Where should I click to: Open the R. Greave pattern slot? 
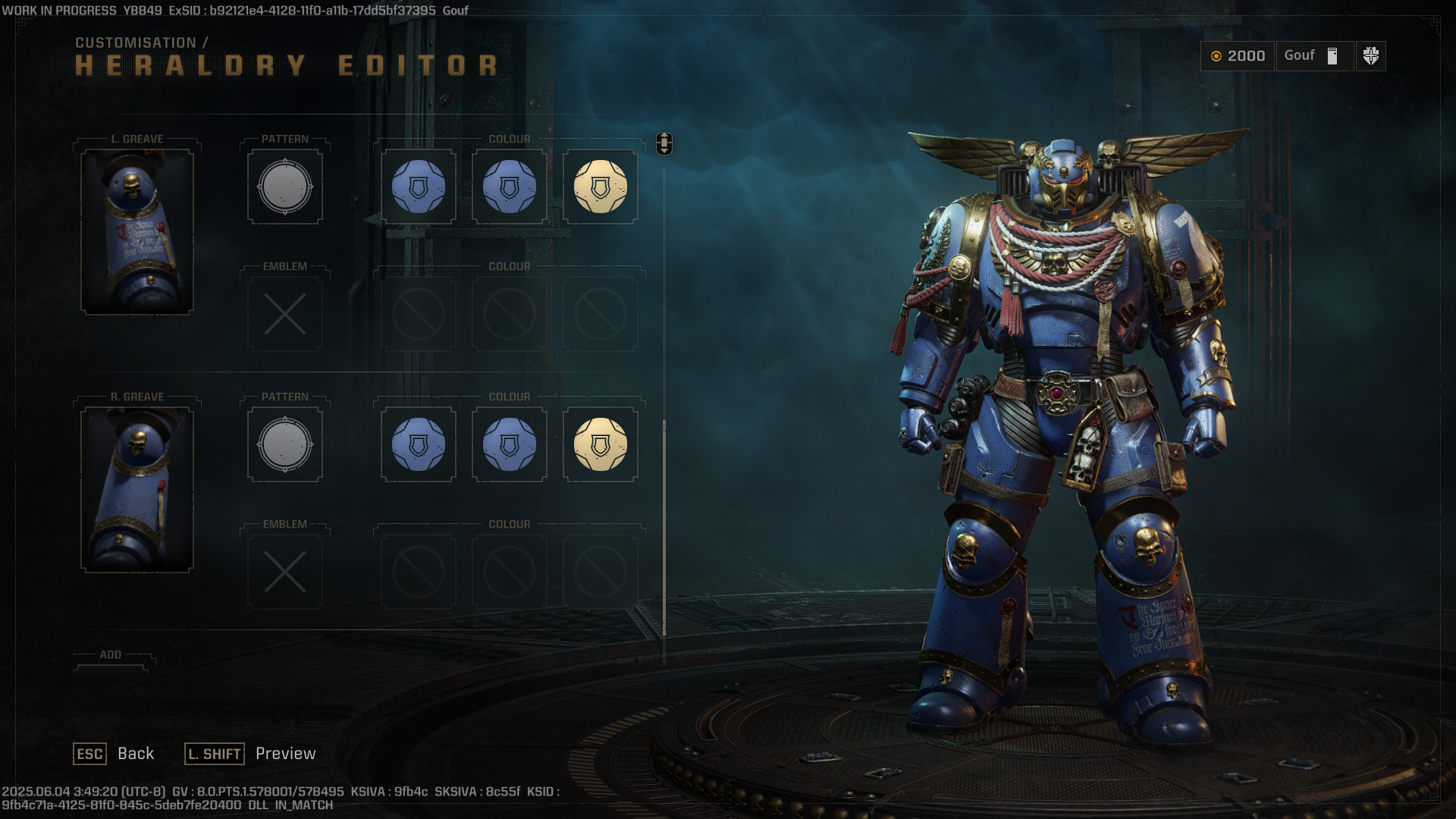(285, 444)
